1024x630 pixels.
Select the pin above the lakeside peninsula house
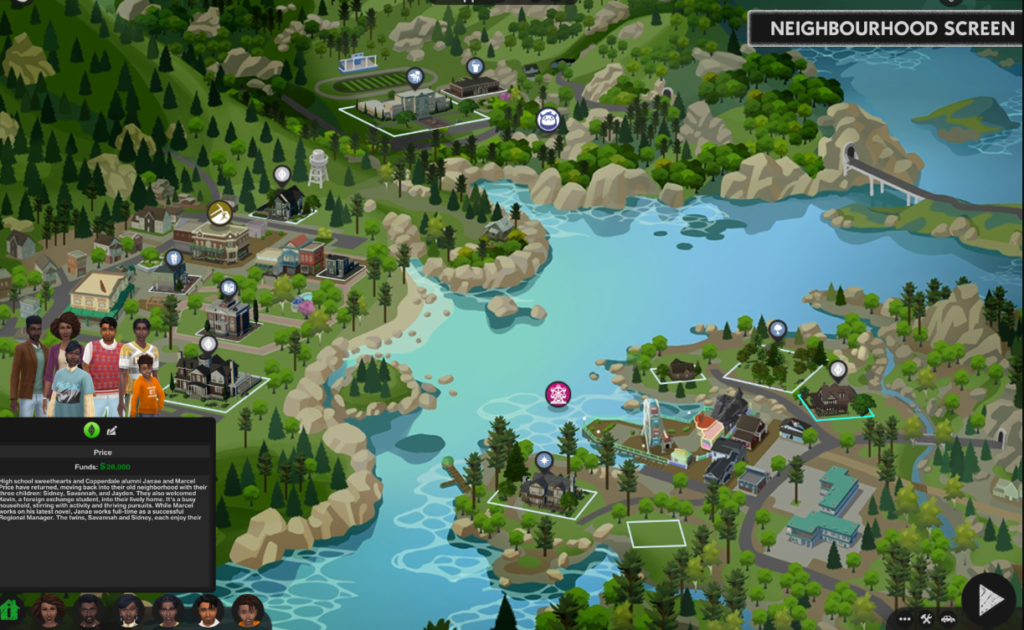(x=544, y=460)
